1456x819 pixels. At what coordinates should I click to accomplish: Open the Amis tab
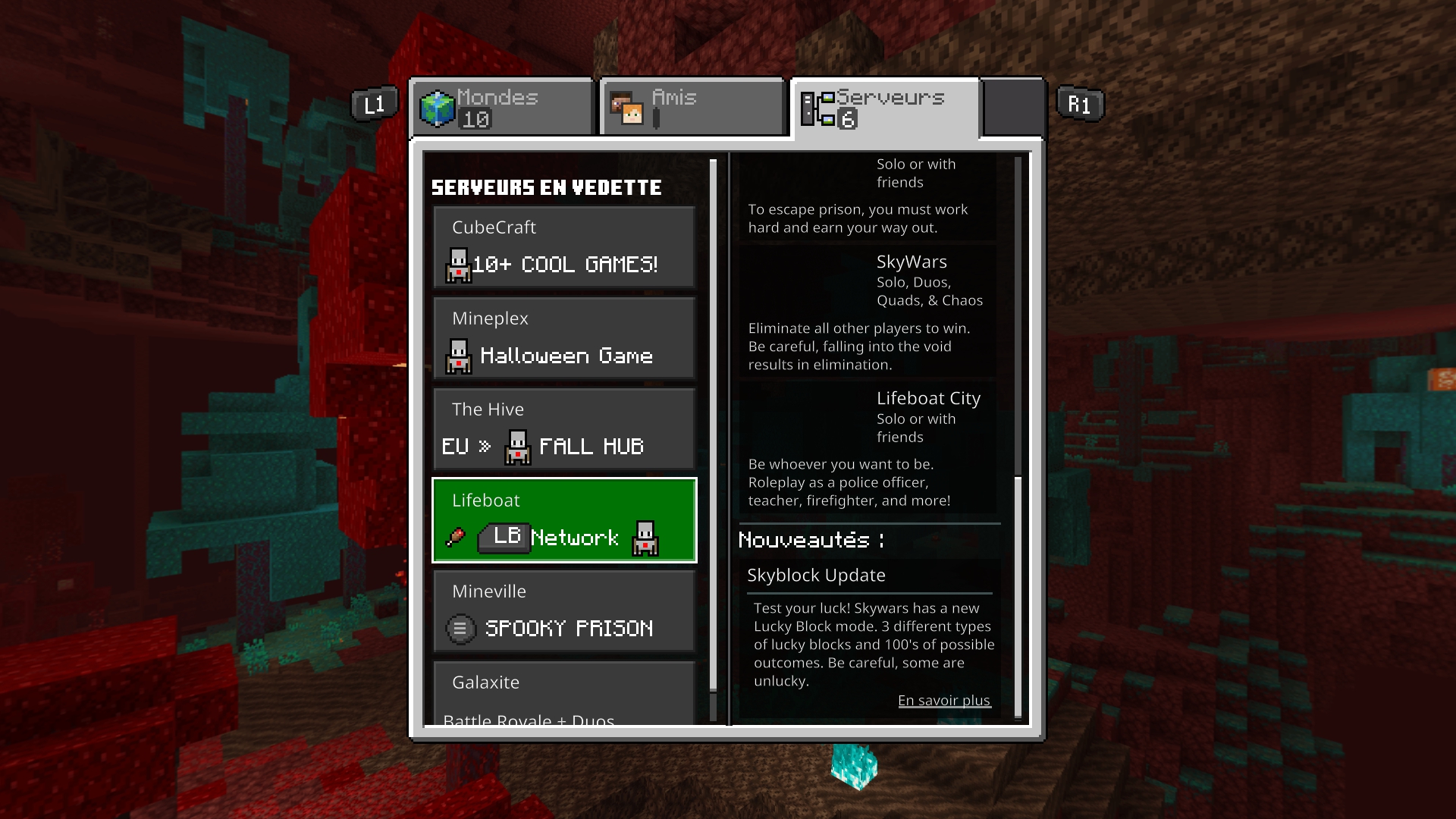click(692, 108)
